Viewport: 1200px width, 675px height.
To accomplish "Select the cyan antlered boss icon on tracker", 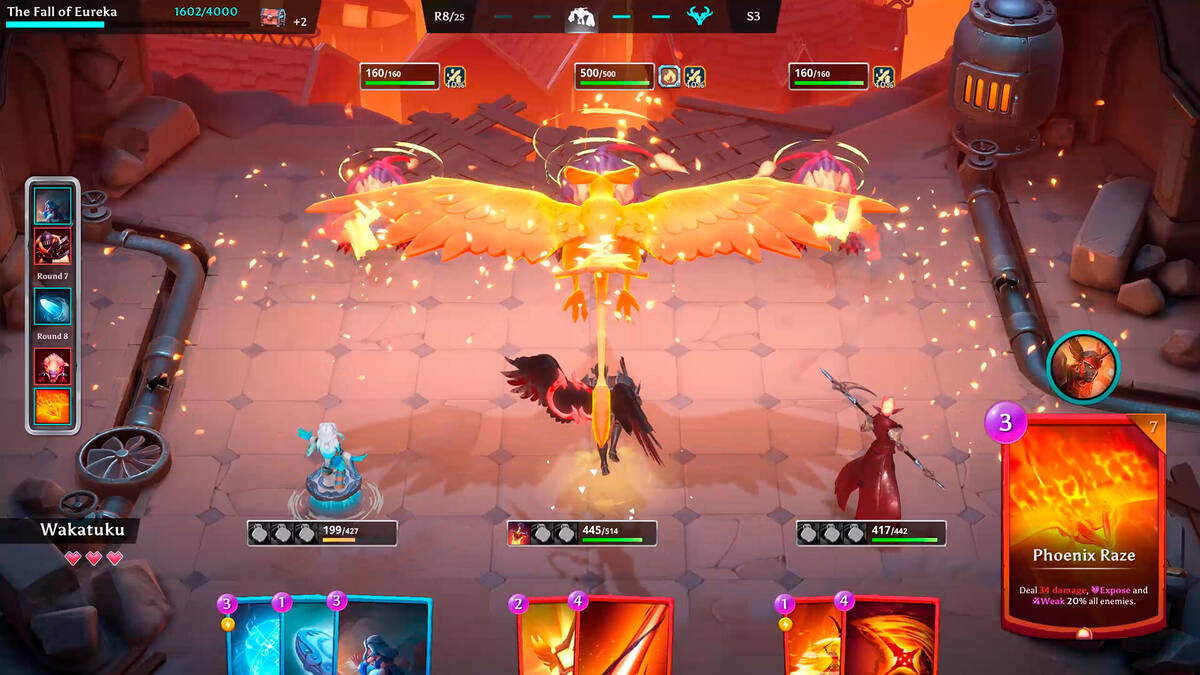I will (699, 17).
